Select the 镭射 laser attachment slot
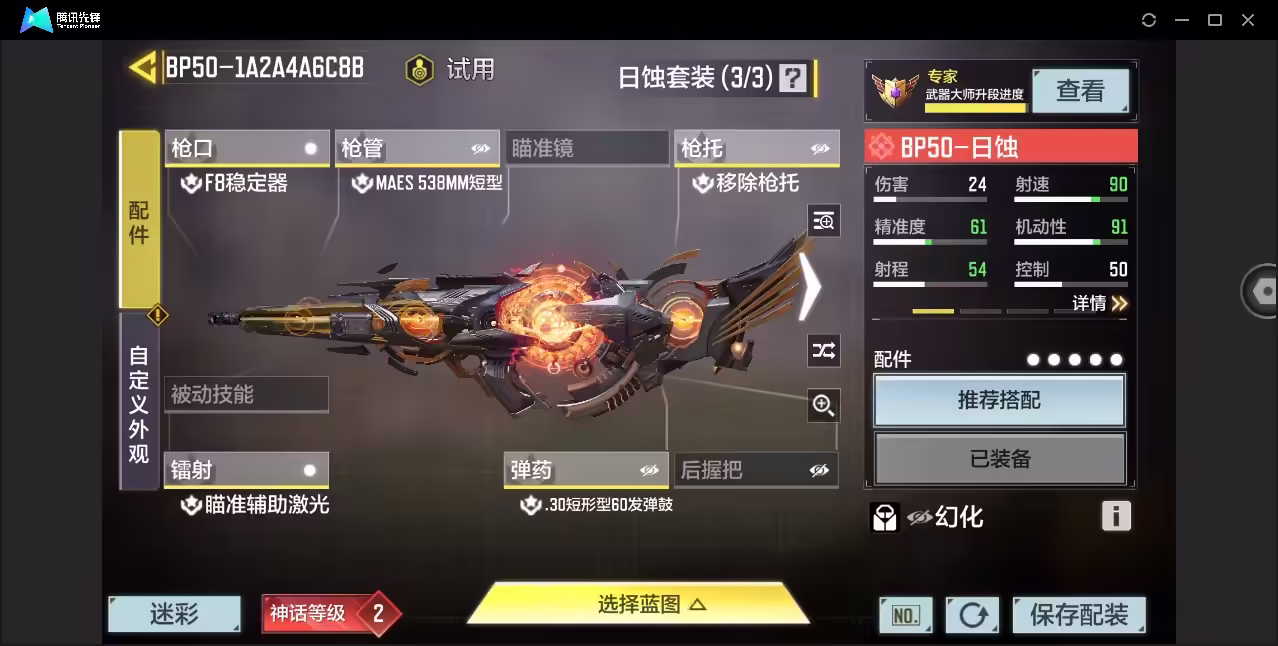The width and height of the screenshot is (1278, 646). tap(246, 470)
